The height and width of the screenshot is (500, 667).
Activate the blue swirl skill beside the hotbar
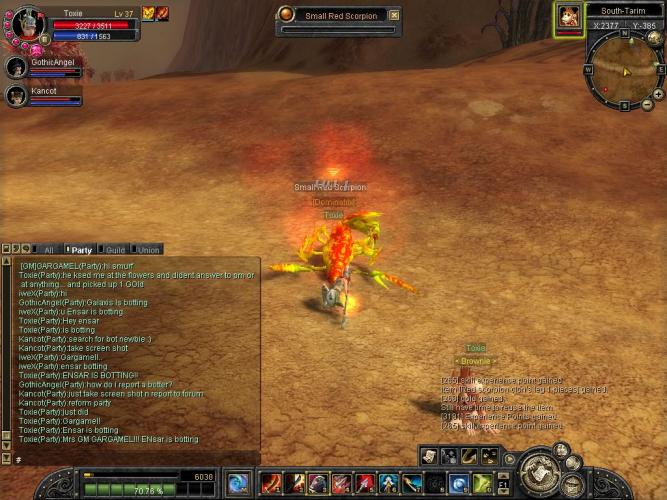pyautogui.click(x=239, y=484)
